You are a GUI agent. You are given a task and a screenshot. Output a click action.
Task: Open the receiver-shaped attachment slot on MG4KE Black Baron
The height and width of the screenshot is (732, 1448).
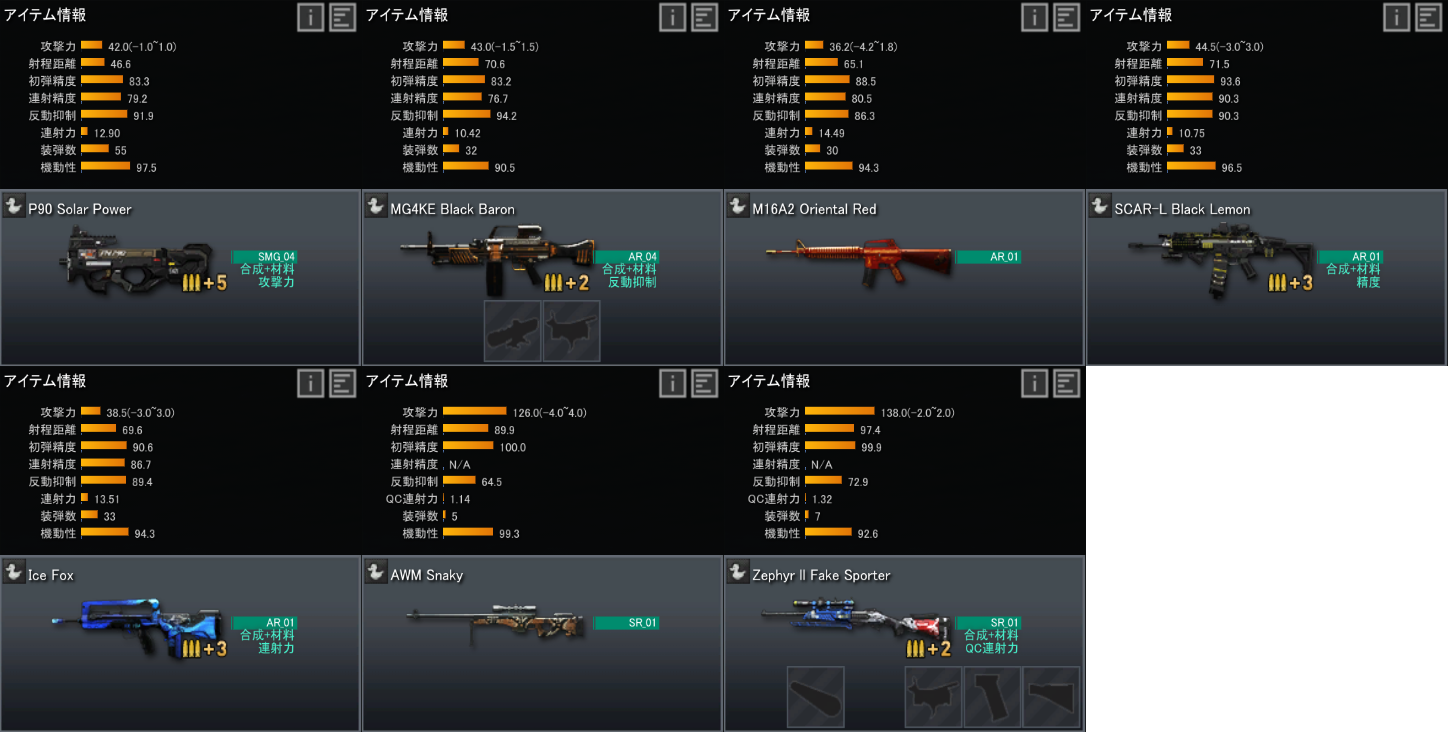click(x=572, y=331)
